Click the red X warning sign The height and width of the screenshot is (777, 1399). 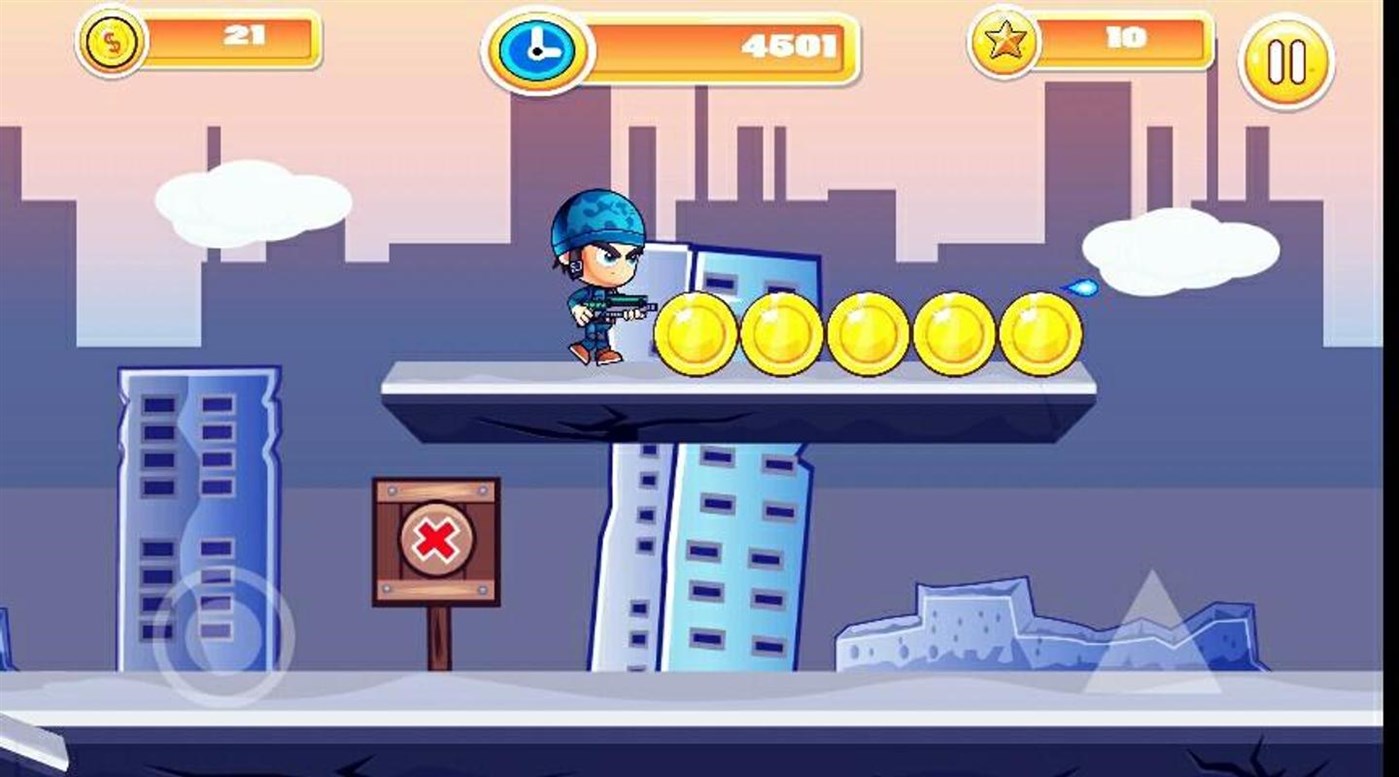click(436, 540)
